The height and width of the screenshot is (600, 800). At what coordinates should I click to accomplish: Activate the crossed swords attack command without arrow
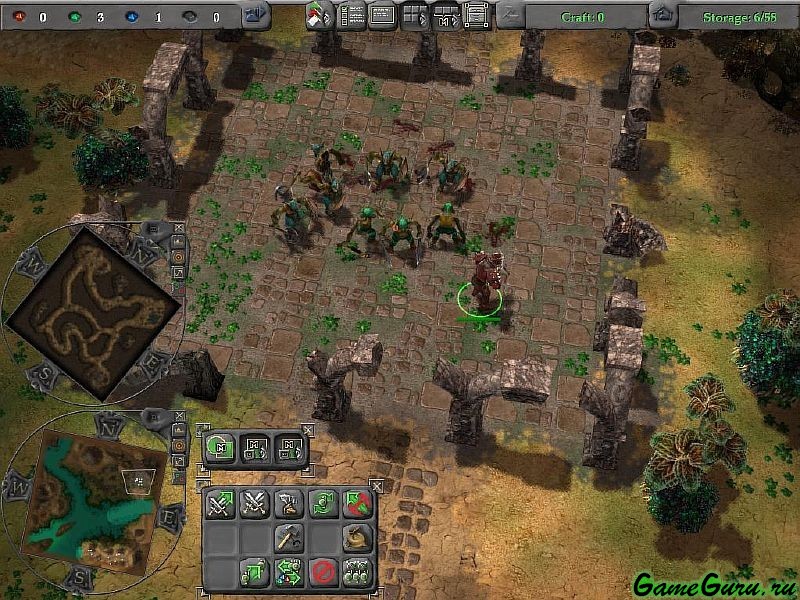254,503
